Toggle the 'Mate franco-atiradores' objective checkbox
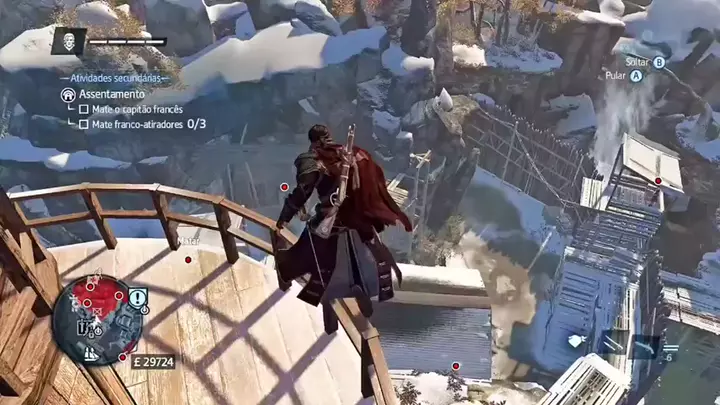This screenshot has height=405, width=720. 84,124
